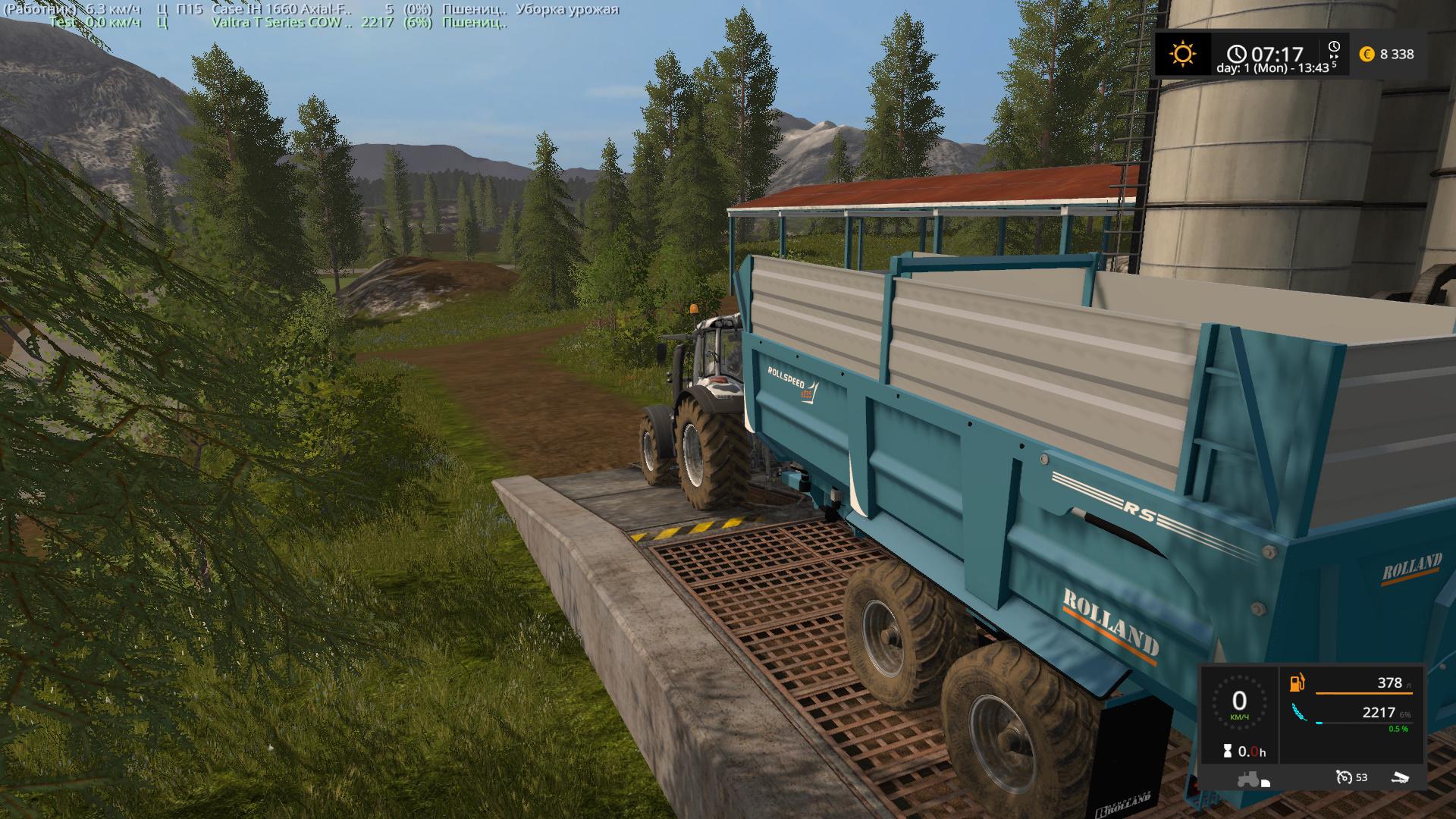Image resolution: width=1456 pixels, height=819 pixels.
Task: Click the sunny weather icon
Action: coord(1182,54)
